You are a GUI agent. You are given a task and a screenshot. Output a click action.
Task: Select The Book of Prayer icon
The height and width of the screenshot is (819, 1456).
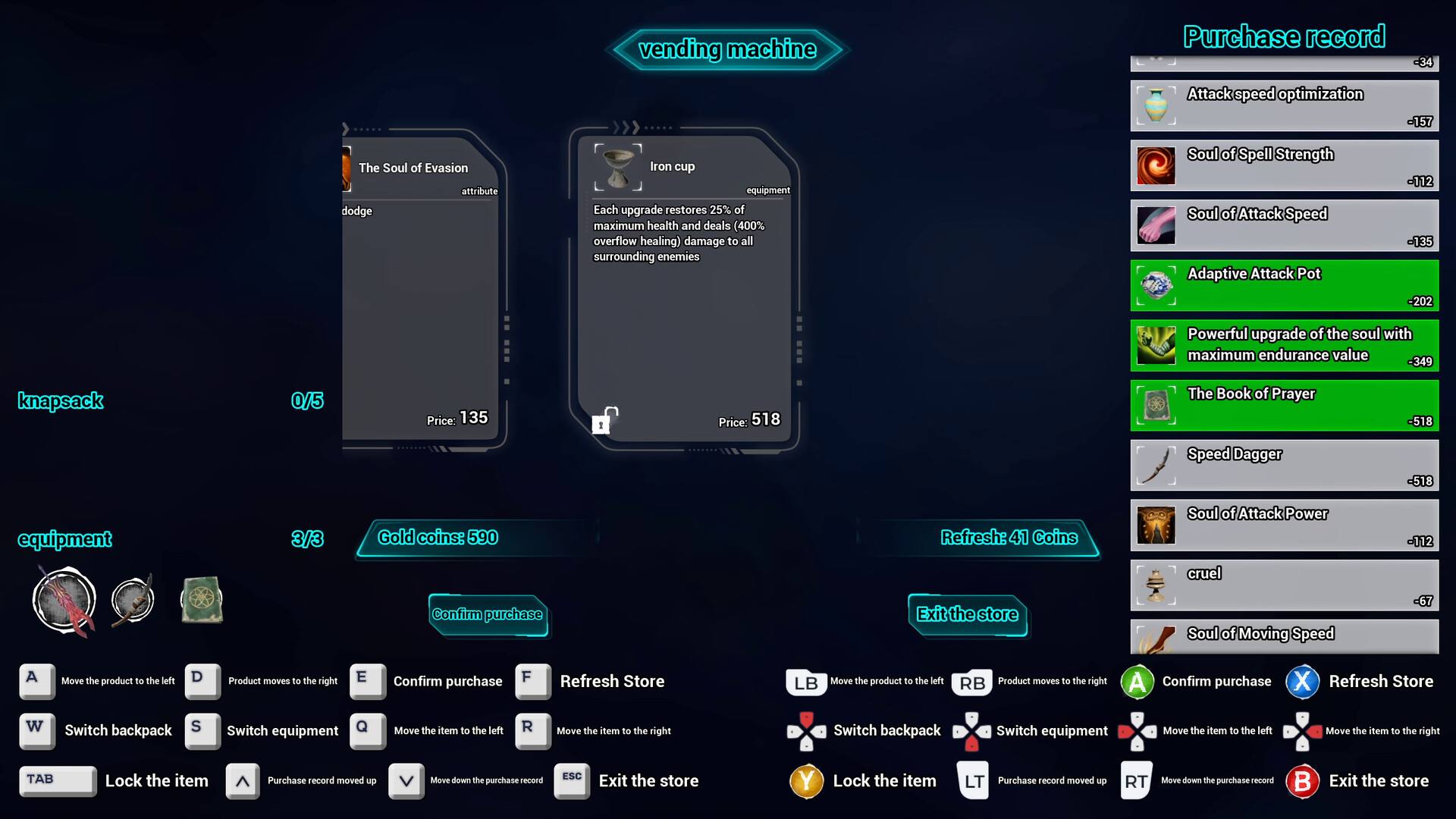tap(1156, 405)
